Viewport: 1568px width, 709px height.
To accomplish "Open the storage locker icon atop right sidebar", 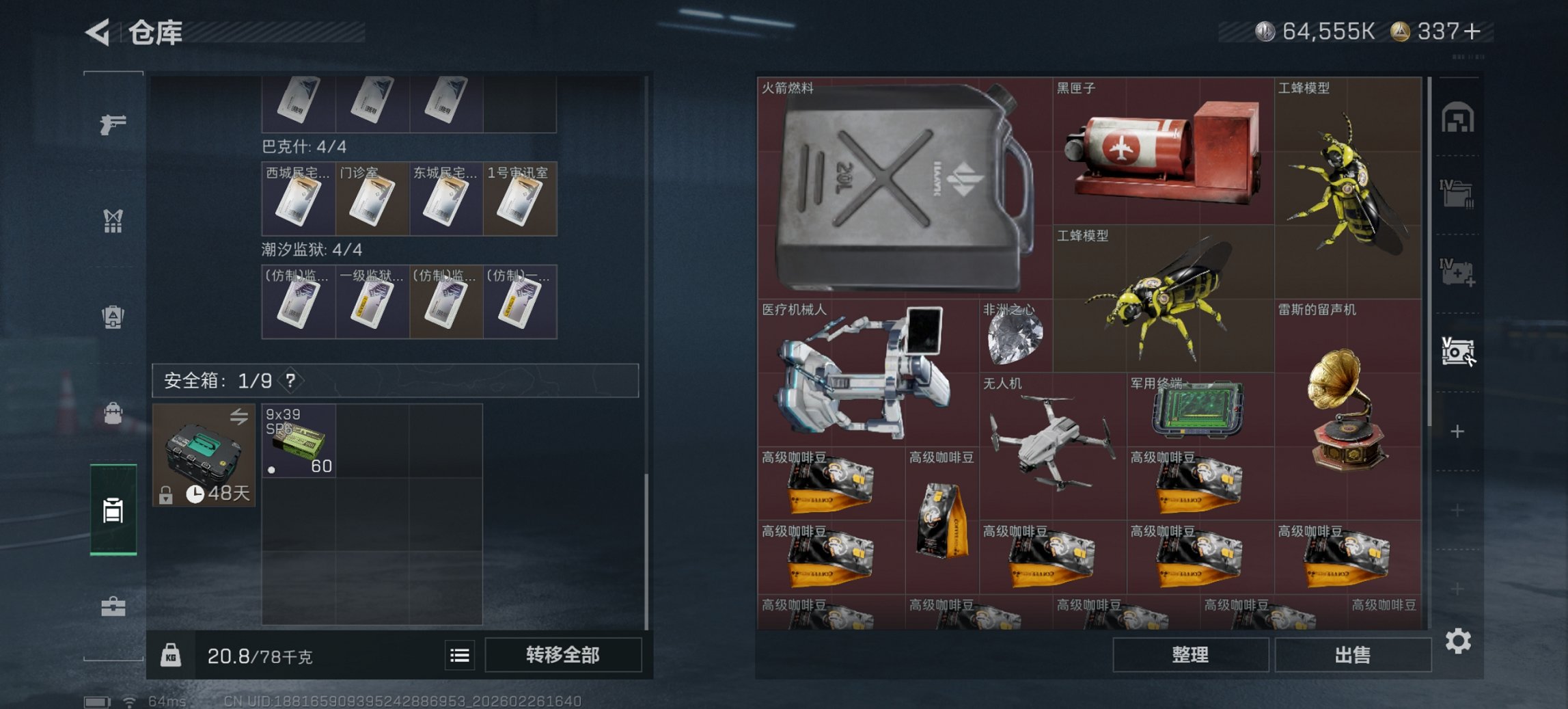I will tap(1459, 118).
